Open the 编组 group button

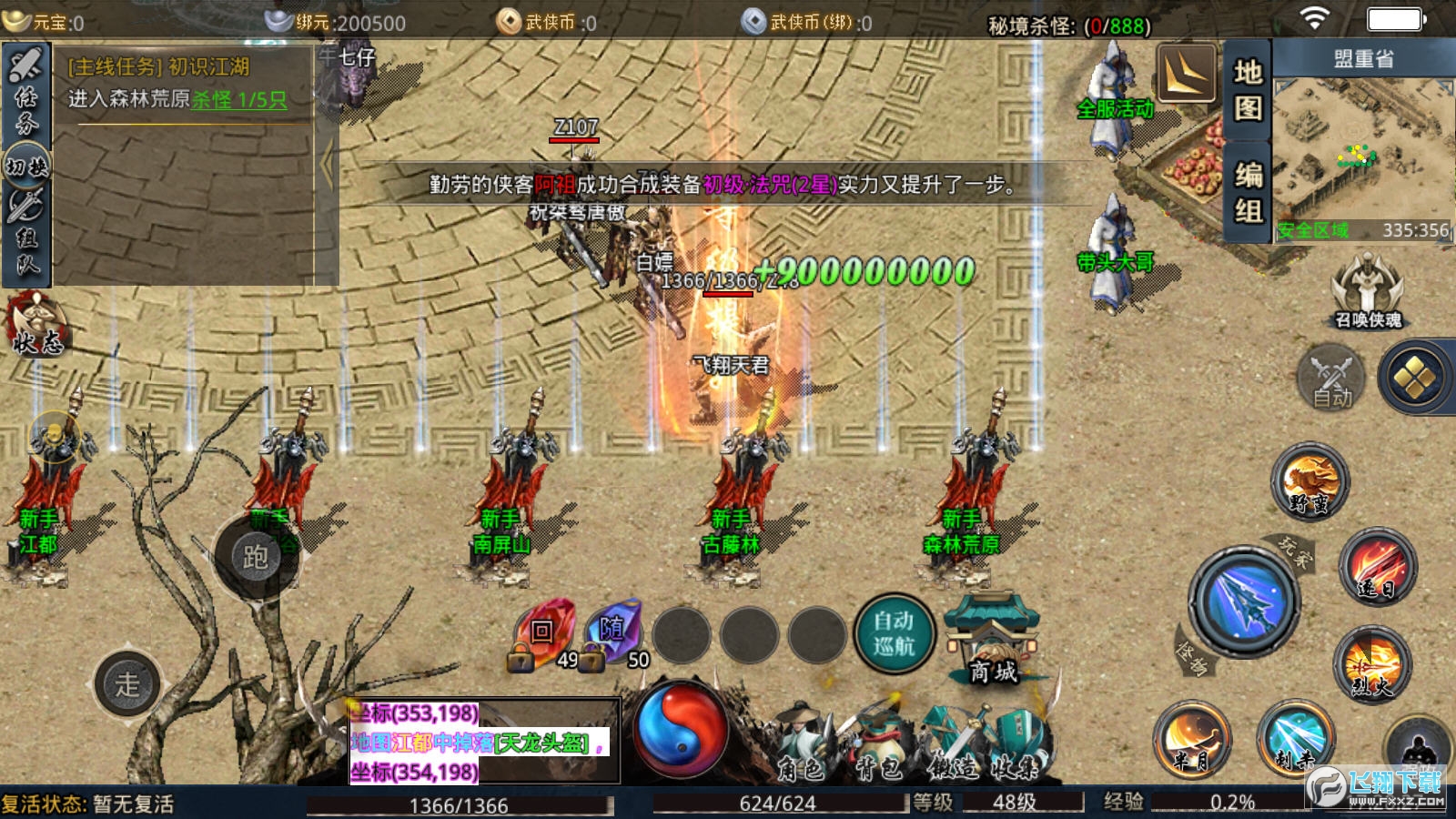tap(1248, 192)
